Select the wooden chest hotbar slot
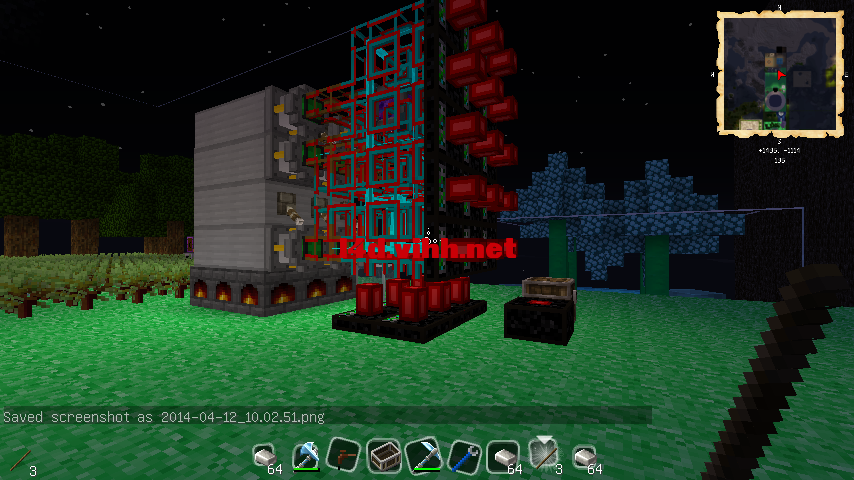The width and height of the screenshot is (854, 480). (382, 457)
